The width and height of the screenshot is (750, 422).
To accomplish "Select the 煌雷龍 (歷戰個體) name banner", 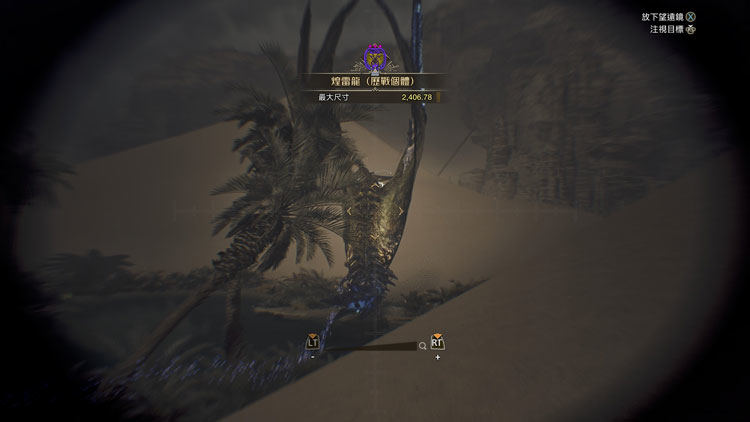I will tap(375, 82).
